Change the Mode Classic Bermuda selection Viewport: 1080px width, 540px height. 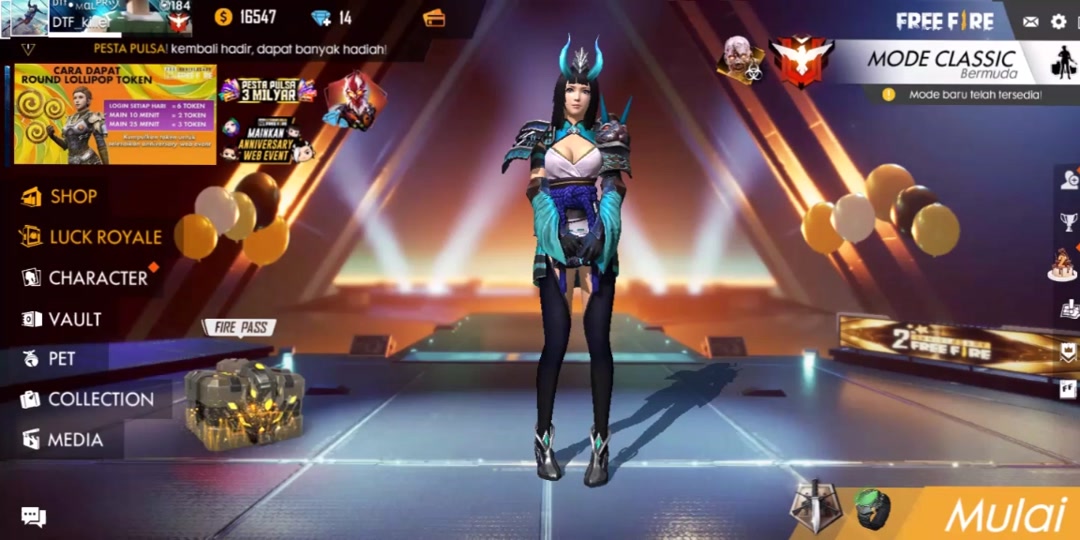click(x=940, y=62)
